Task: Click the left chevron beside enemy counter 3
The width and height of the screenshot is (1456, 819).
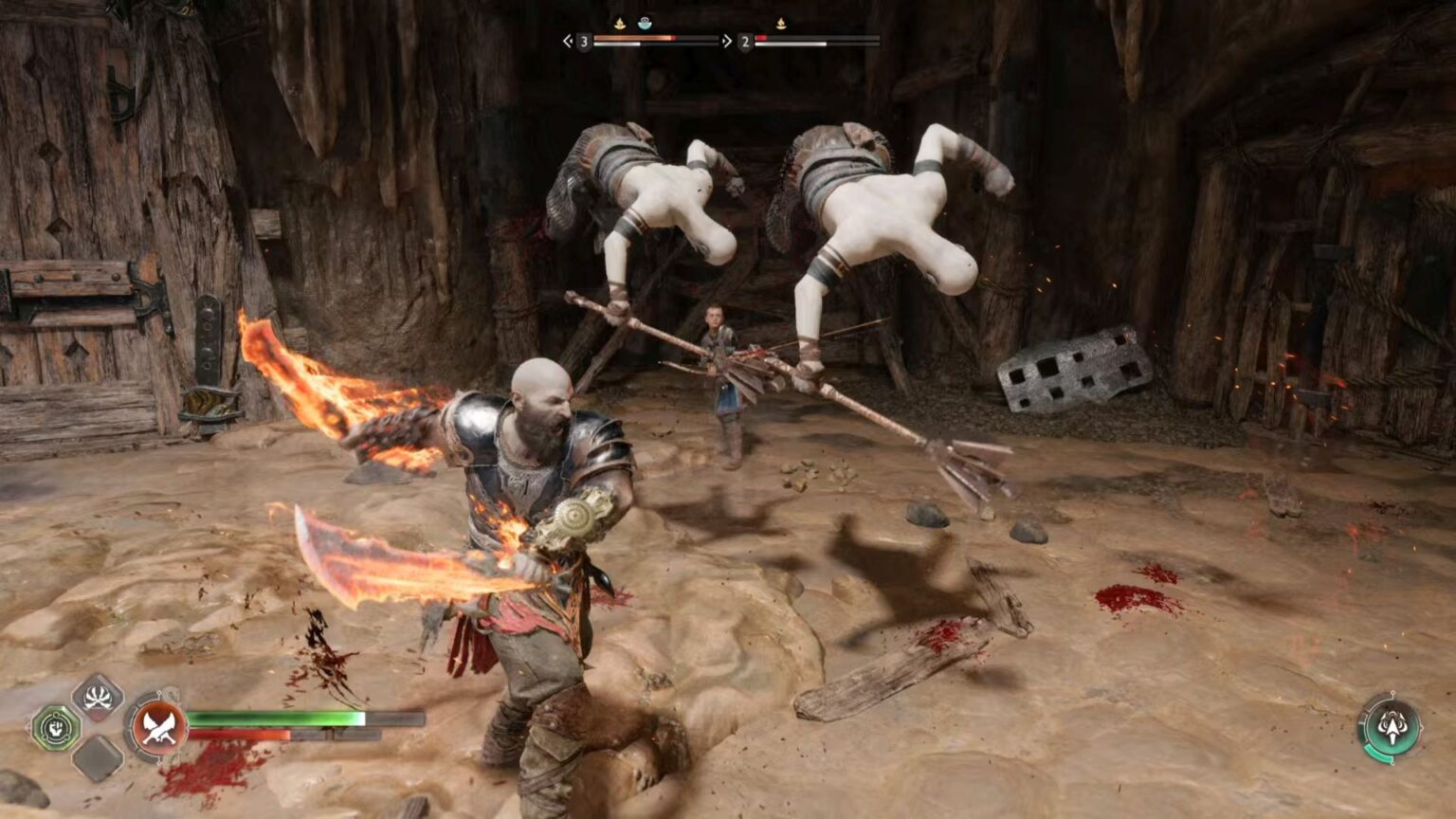Action: click(568, 42)
